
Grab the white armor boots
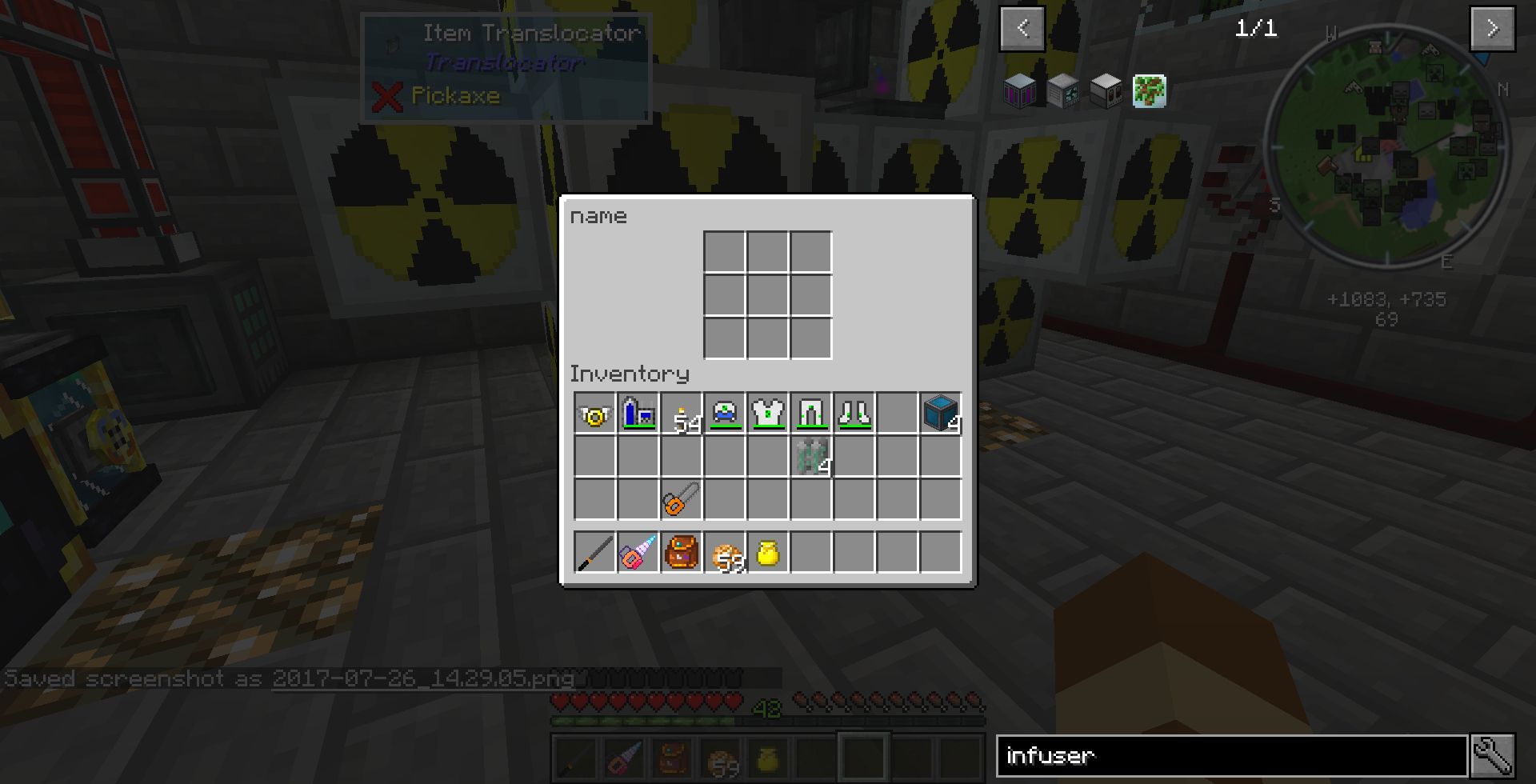pyautogui.click(x=854, y=414)
